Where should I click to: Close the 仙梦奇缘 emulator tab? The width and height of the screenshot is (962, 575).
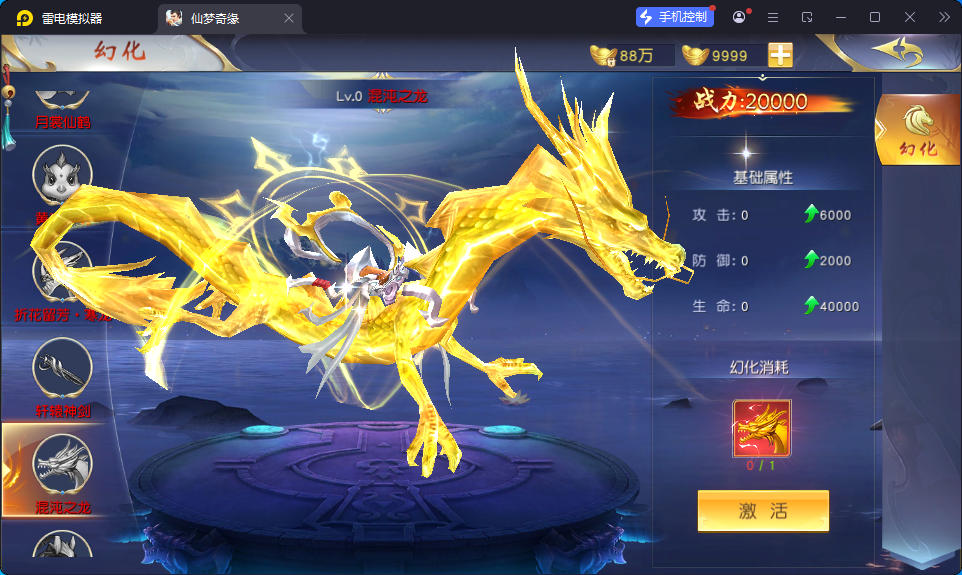click(x=289, y=18)
